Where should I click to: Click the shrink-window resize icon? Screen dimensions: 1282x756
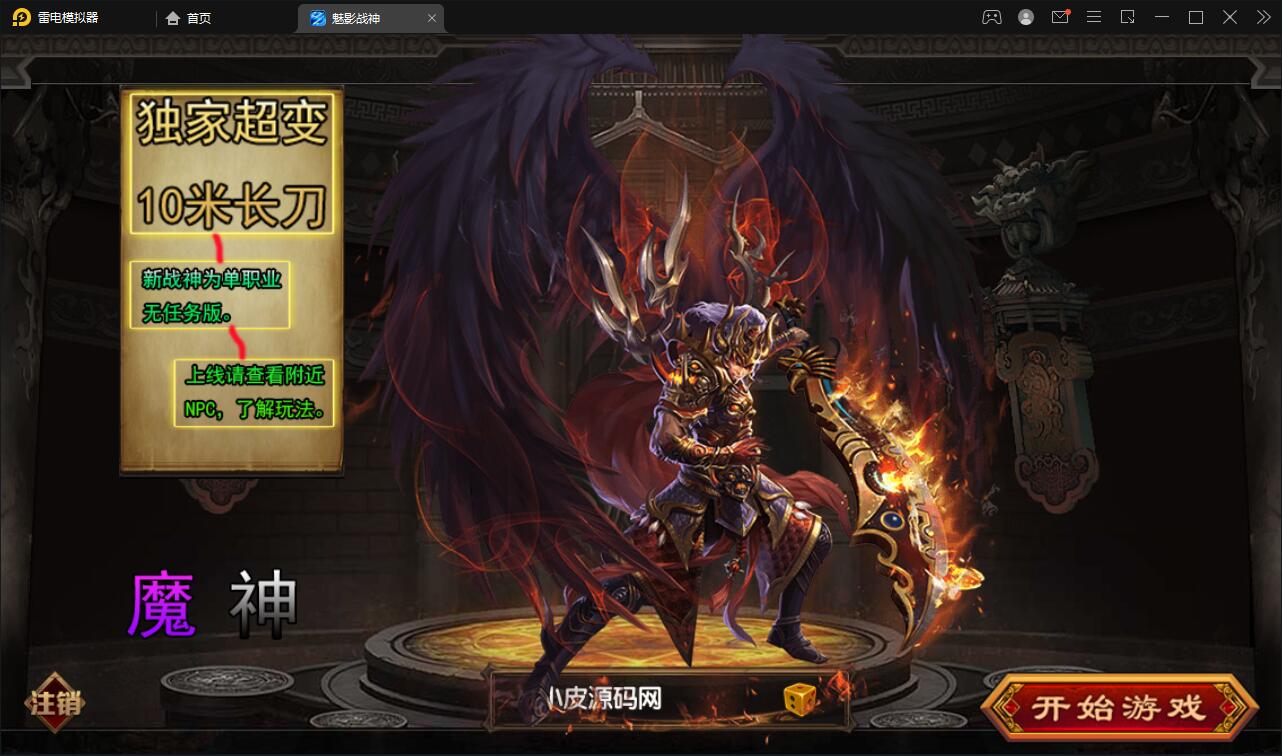click(1127, 17)
